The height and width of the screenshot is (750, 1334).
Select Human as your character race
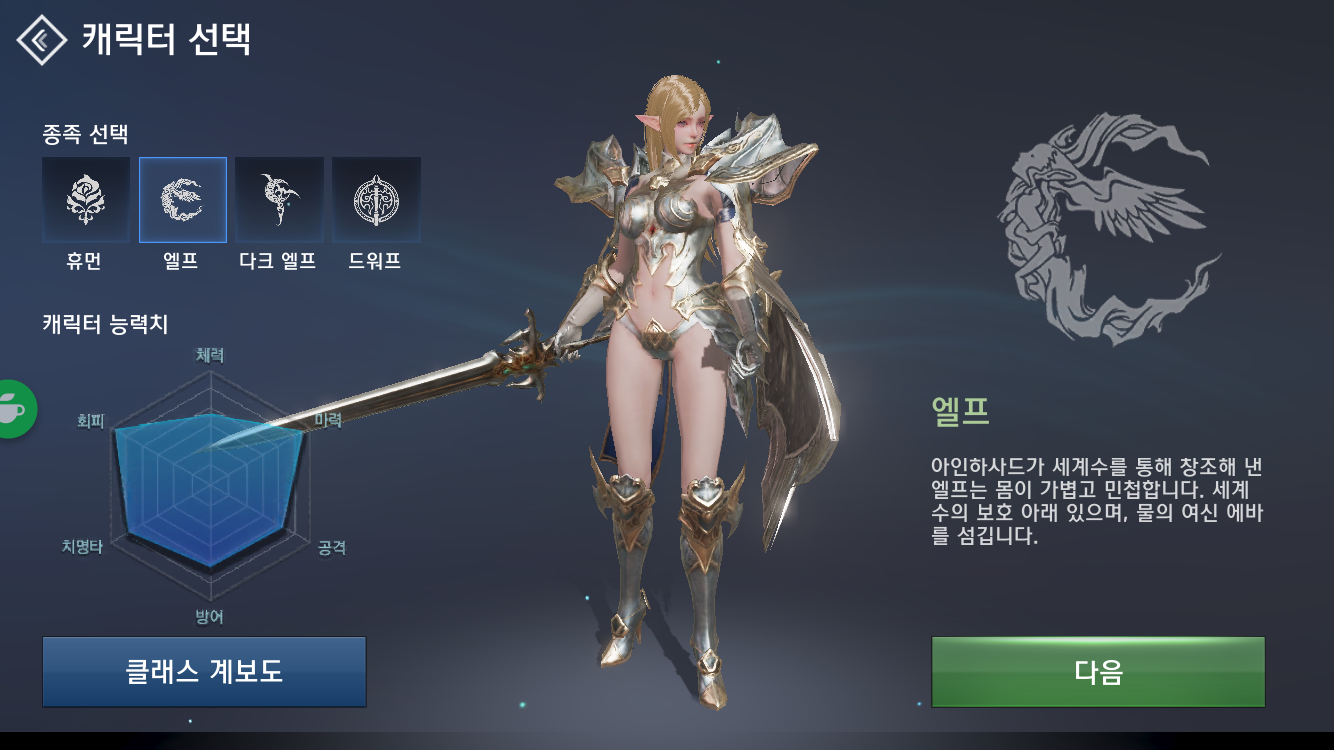point(84,199)
